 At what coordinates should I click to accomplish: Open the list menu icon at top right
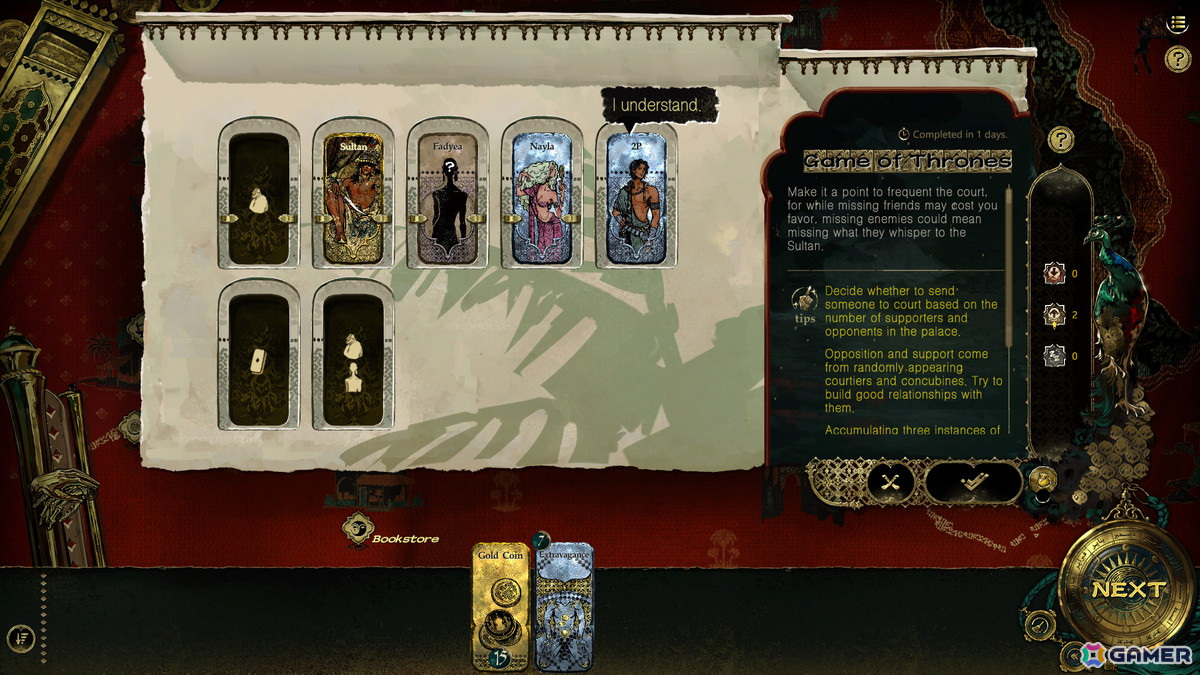[x=1177, y=23]
